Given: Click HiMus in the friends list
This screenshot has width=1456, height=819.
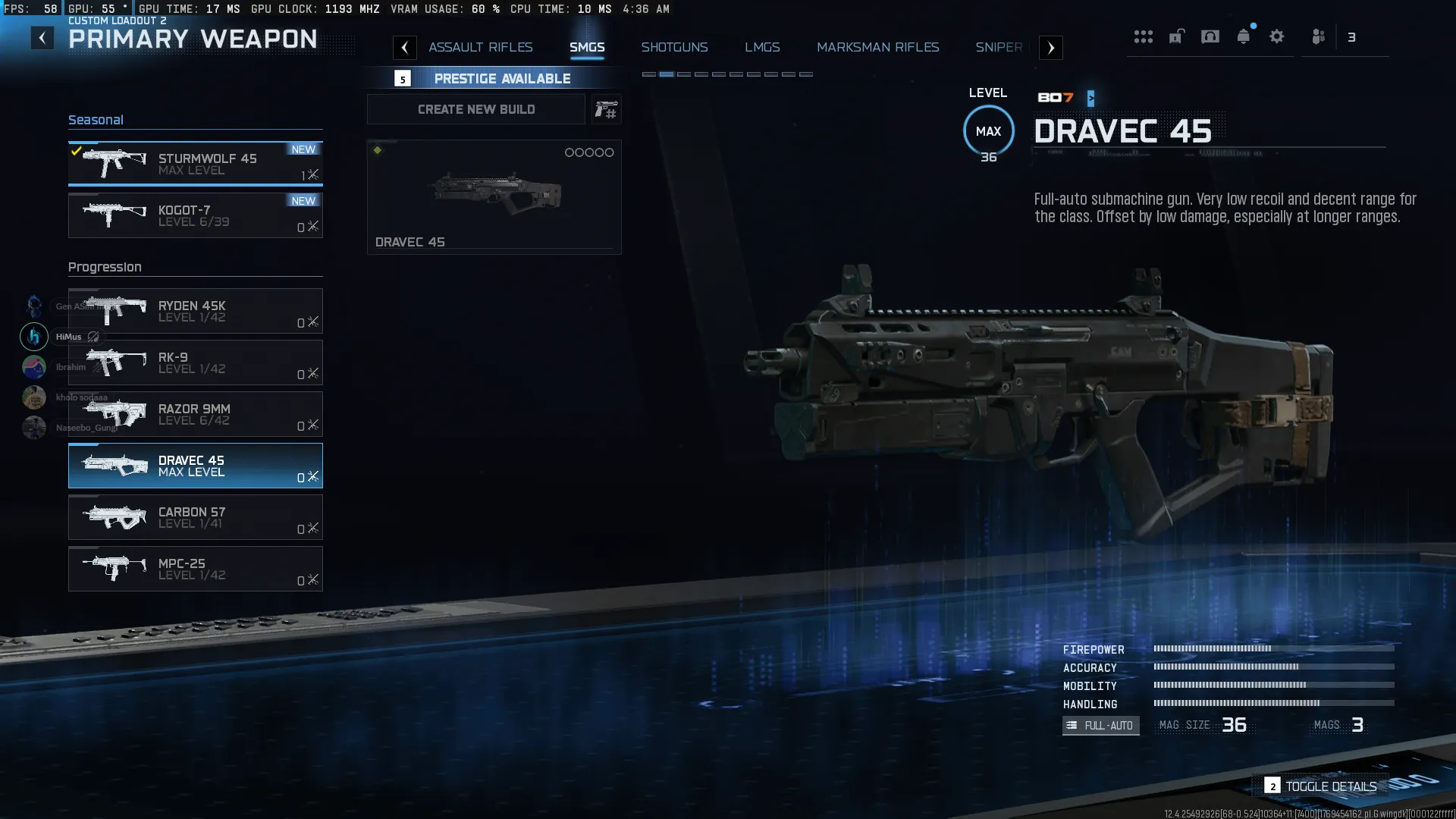Looking at the screenshot, I should coord(69,337).
